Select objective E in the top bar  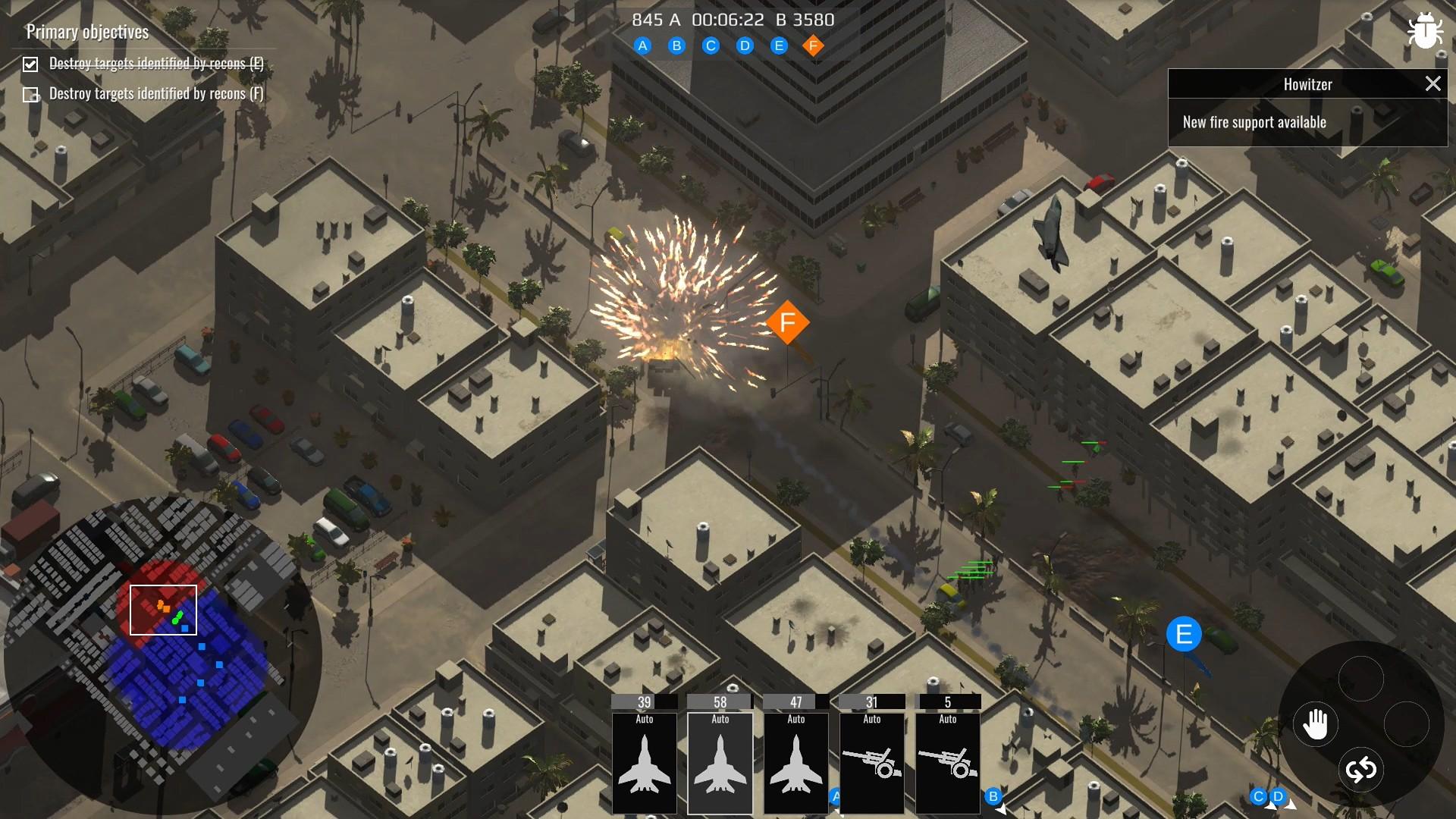tap(779, 46)
